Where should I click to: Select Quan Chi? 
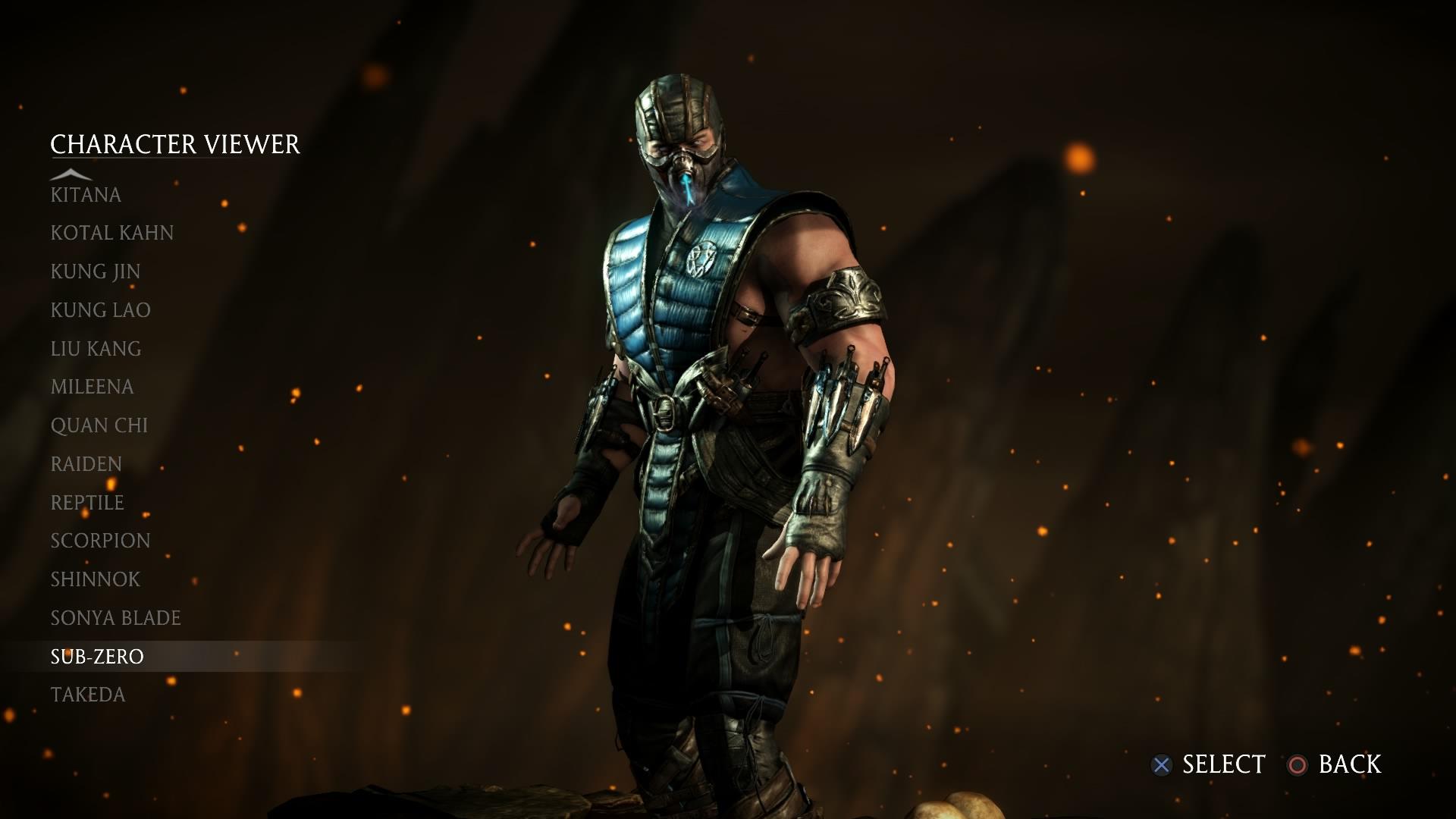pyautogui.click(x=99, y=425)
